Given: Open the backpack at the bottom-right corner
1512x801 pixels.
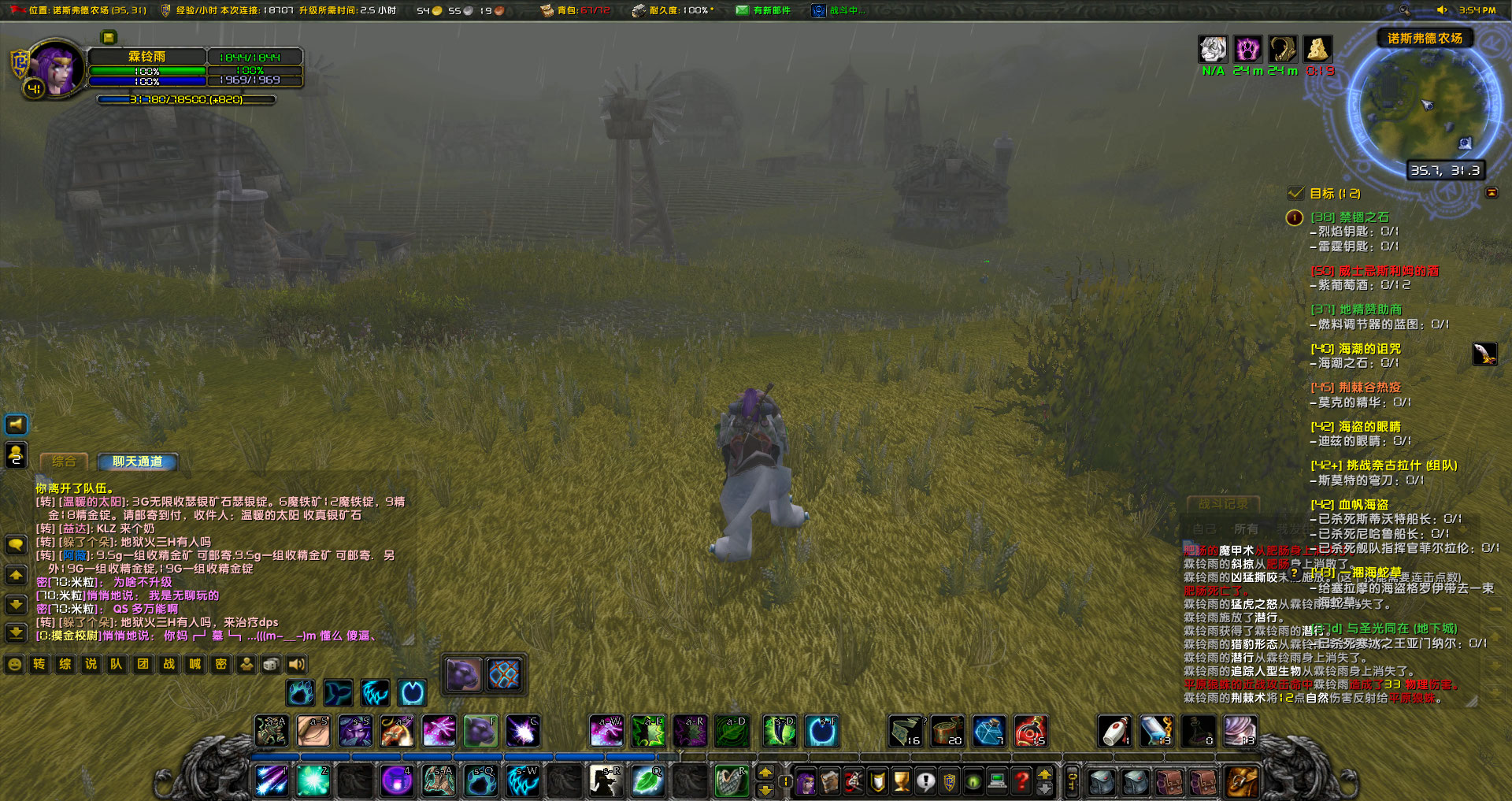Looking at the screenshot, I should click(x=1241, y=781).
